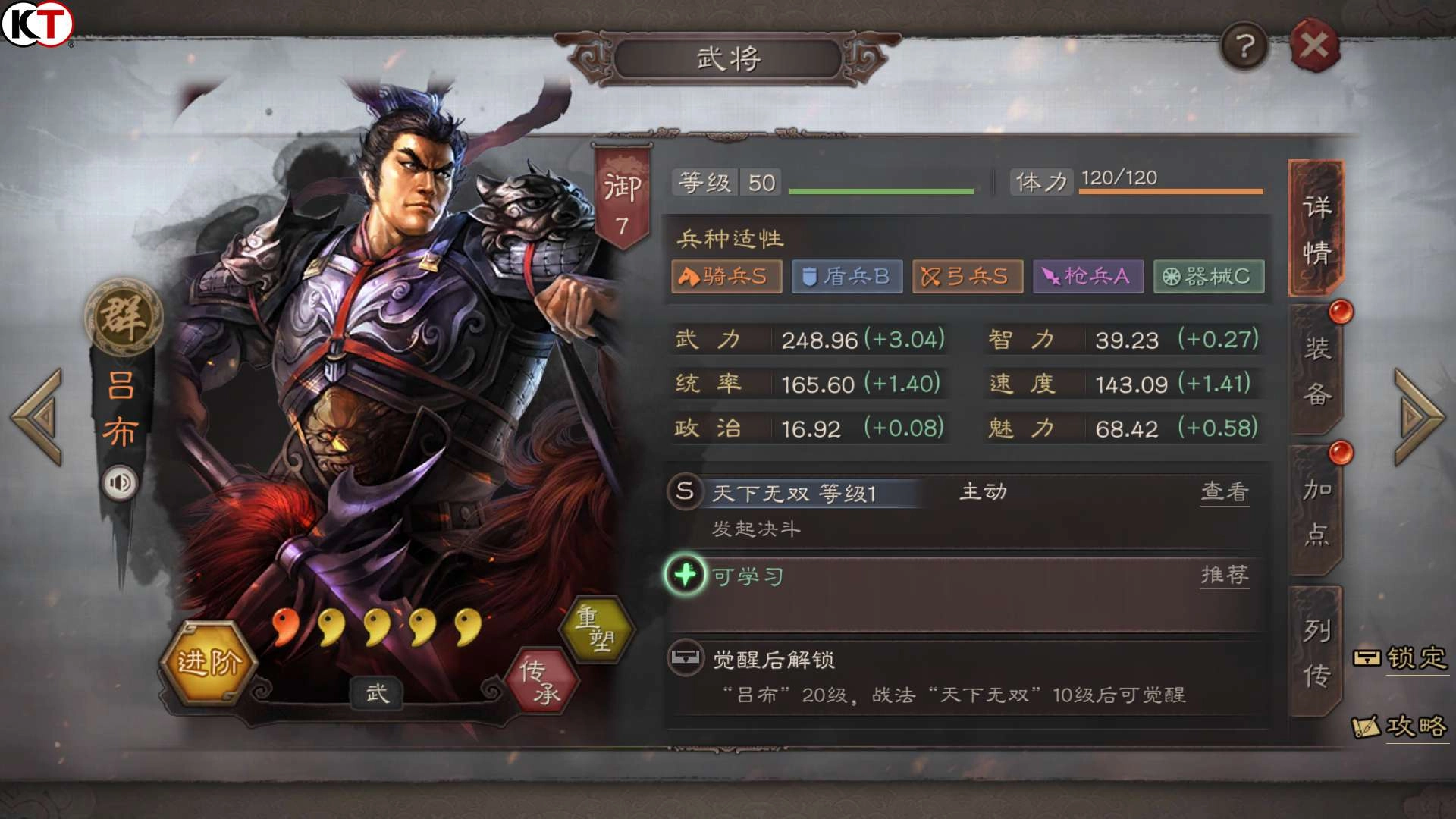Select the 弓兵S archer aptitude icon
Image resolution: width=1456 pixels, height=819 pixels.
pos(967,277)
